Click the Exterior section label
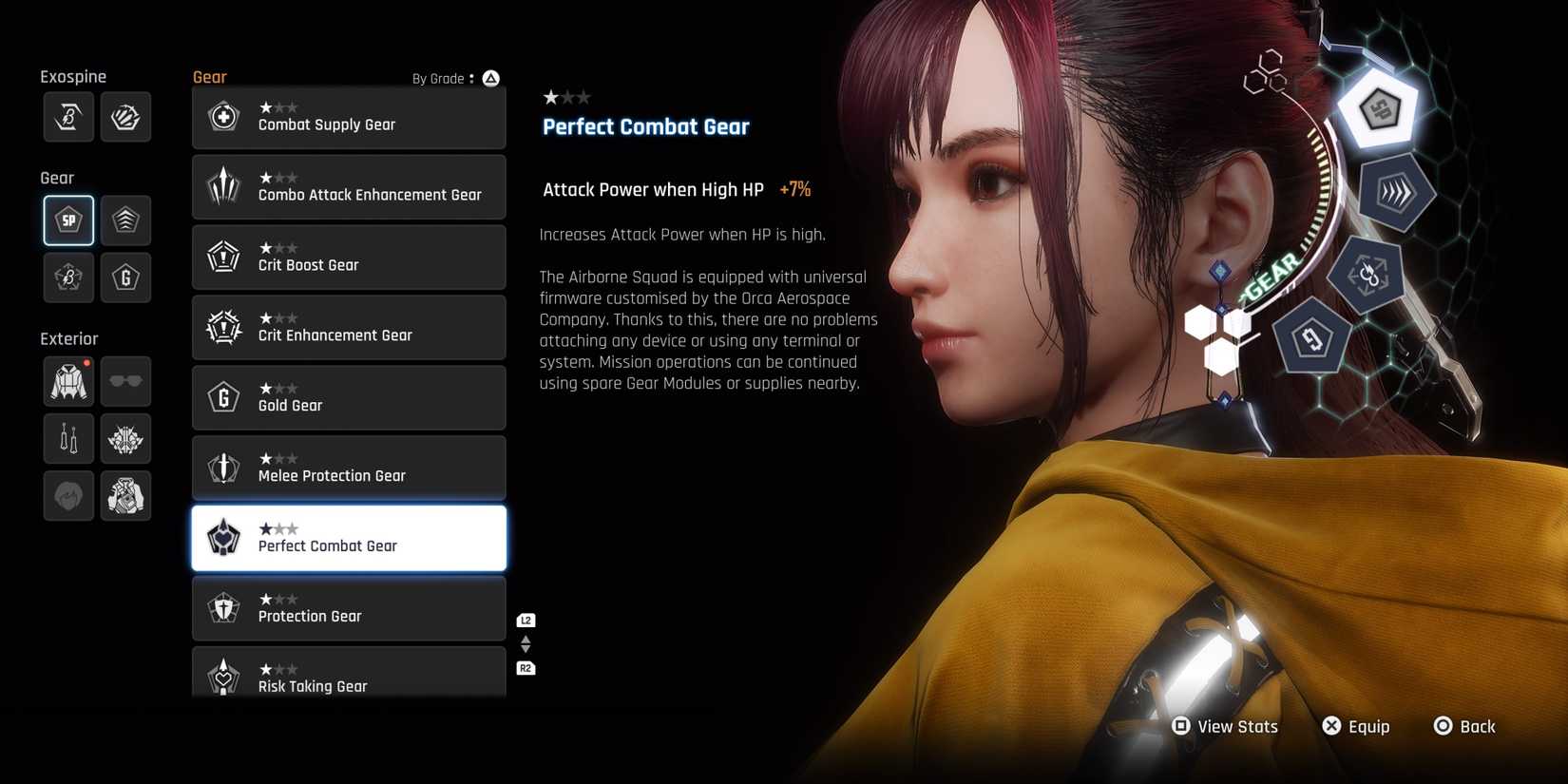The width and height of the screenshot is (1568, 784). [x=68, y=337]
